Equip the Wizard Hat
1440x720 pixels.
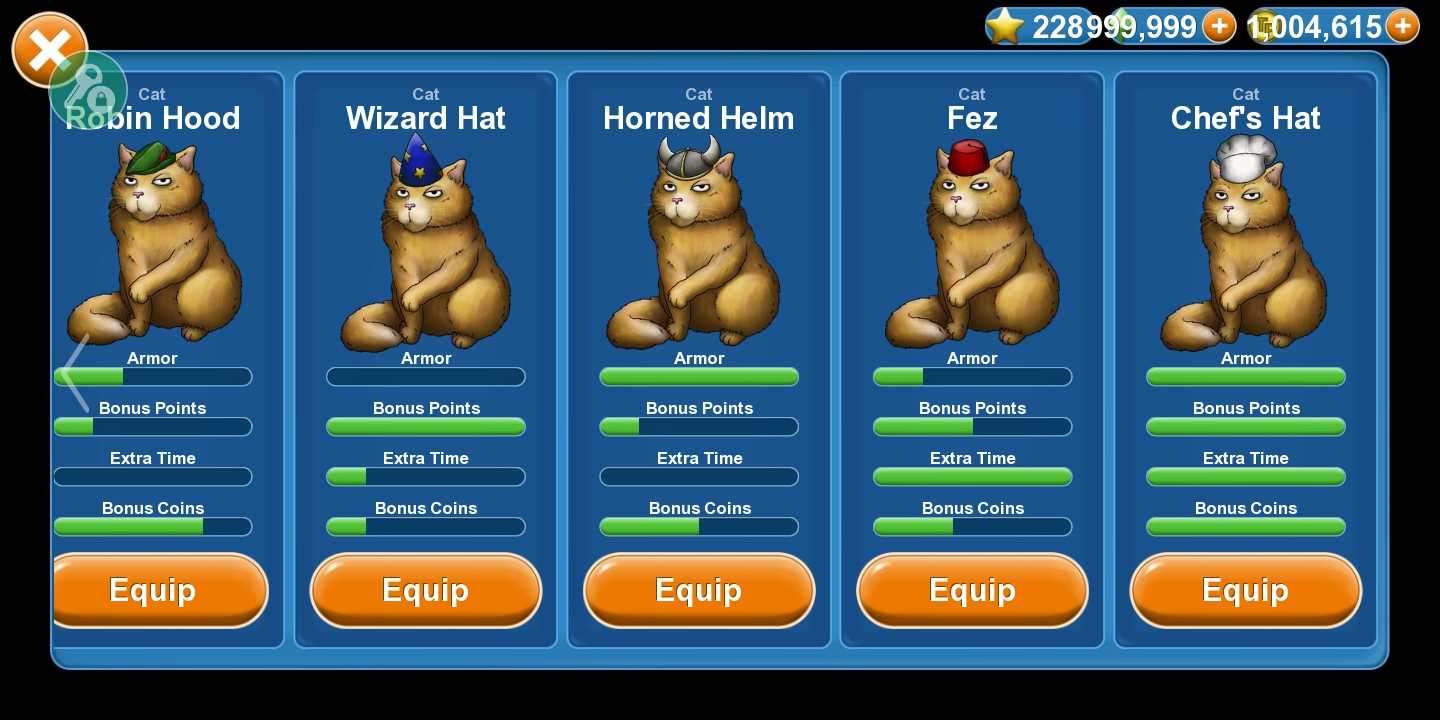pyautogui.click(x=426, y=590)
